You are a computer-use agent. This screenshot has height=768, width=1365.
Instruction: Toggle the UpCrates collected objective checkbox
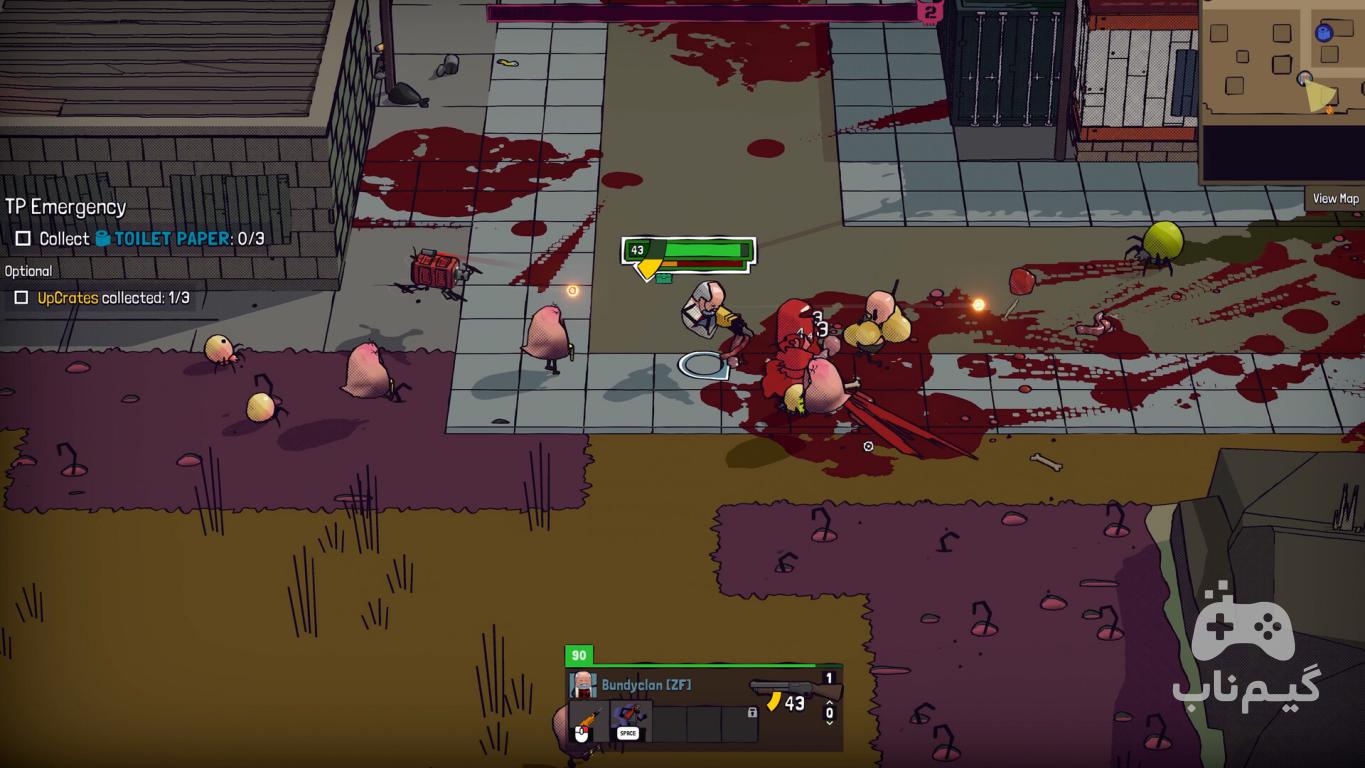coord(21,298)
